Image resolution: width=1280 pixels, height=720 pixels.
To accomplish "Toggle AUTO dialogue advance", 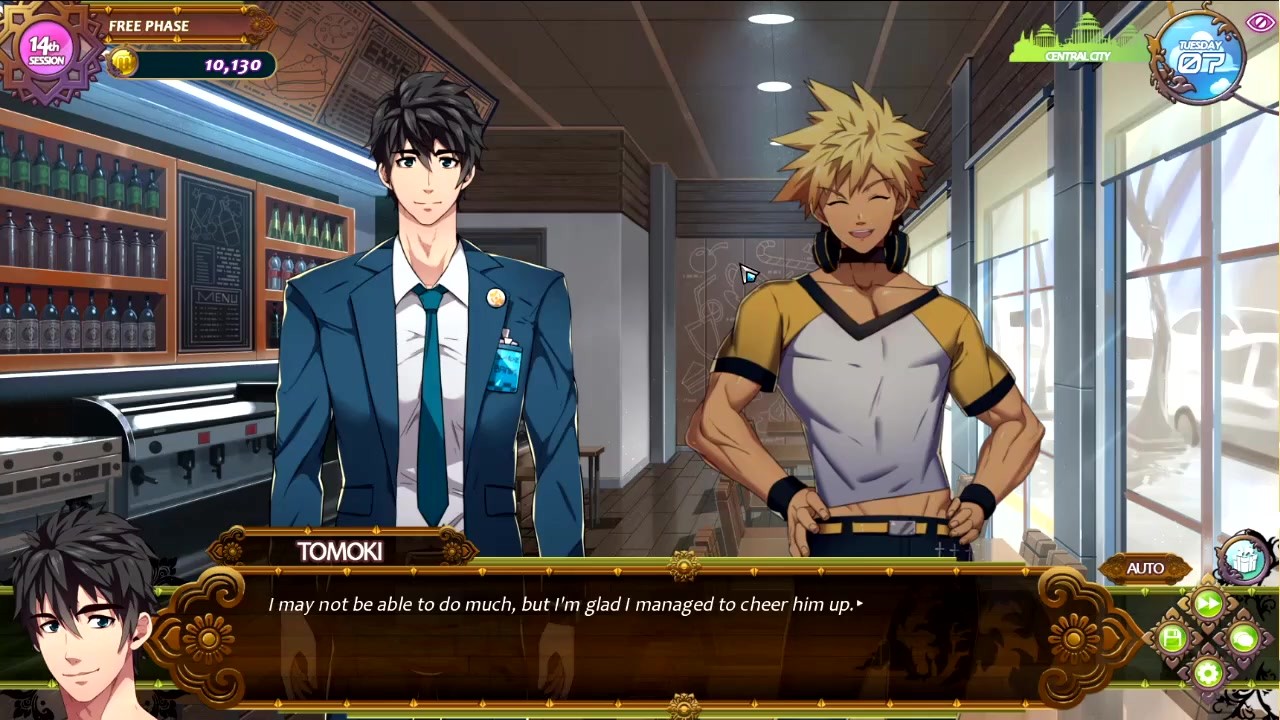I will click(x=1145, y=569).
